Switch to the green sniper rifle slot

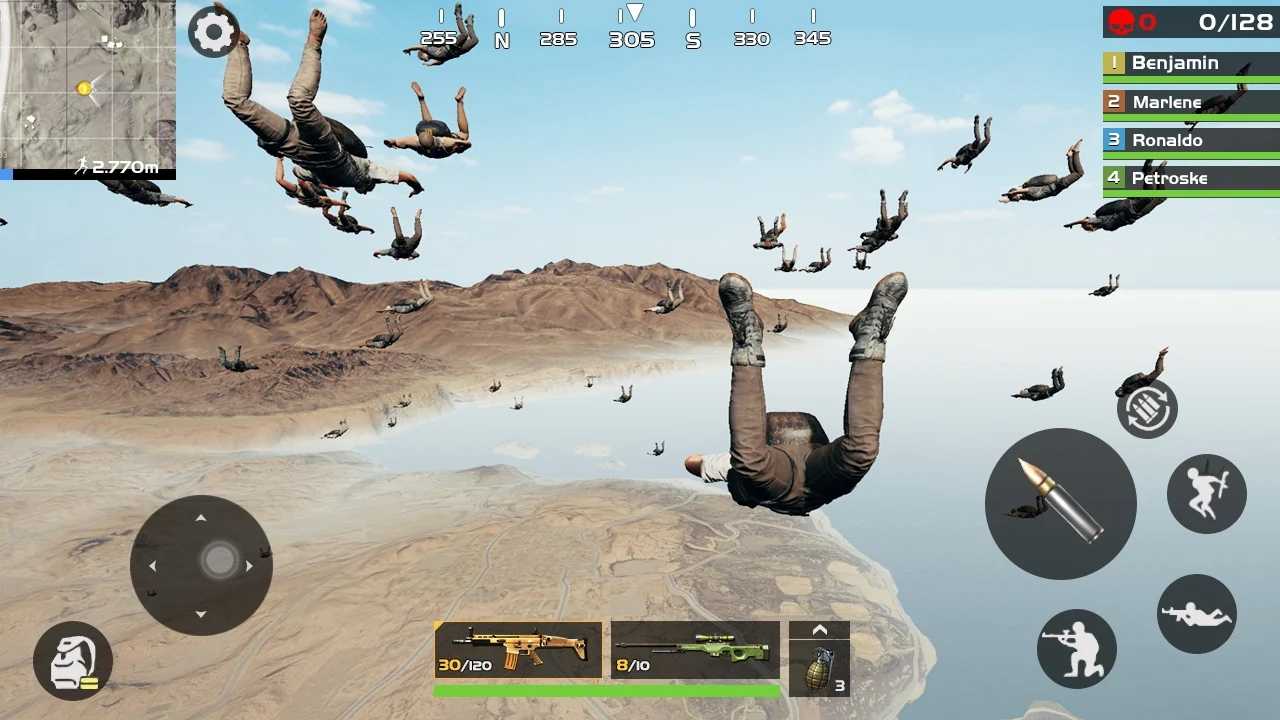tap(694, 650)
